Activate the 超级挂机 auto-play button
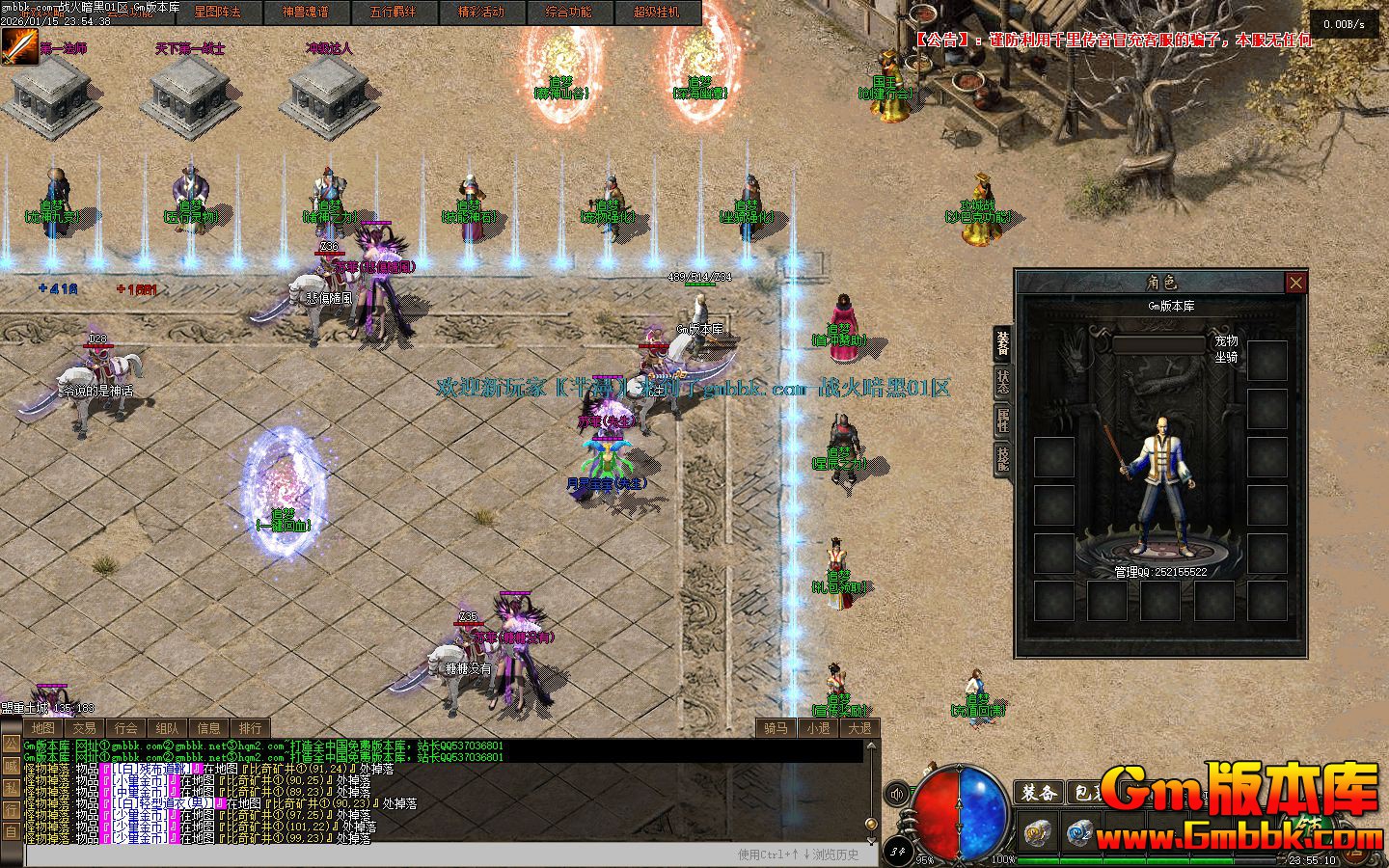The image size is (1389, 868). coord(657,13)
